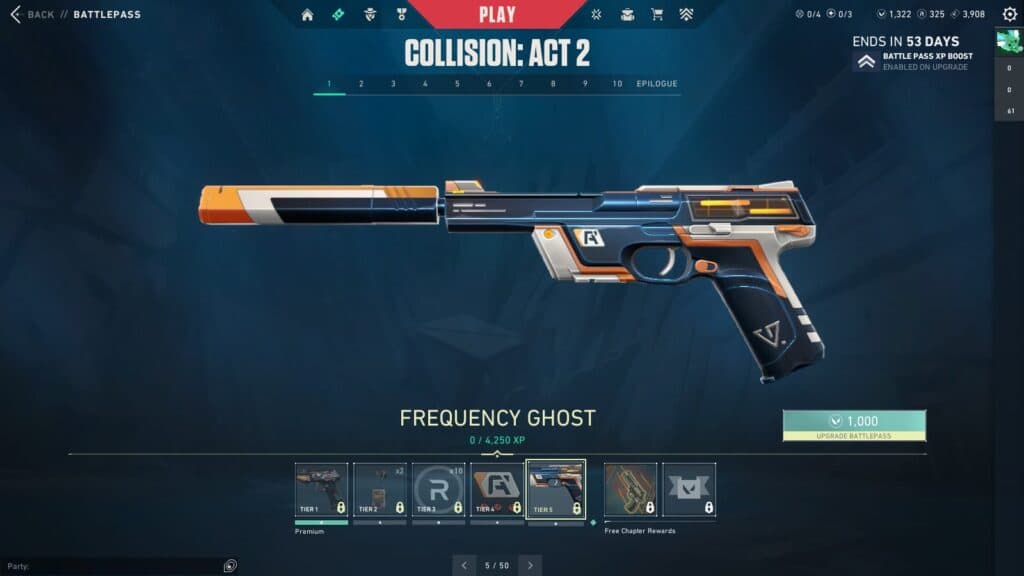Open the store shopping cart icon
The image size is (1024, 576).
click(x=657, y=15)
